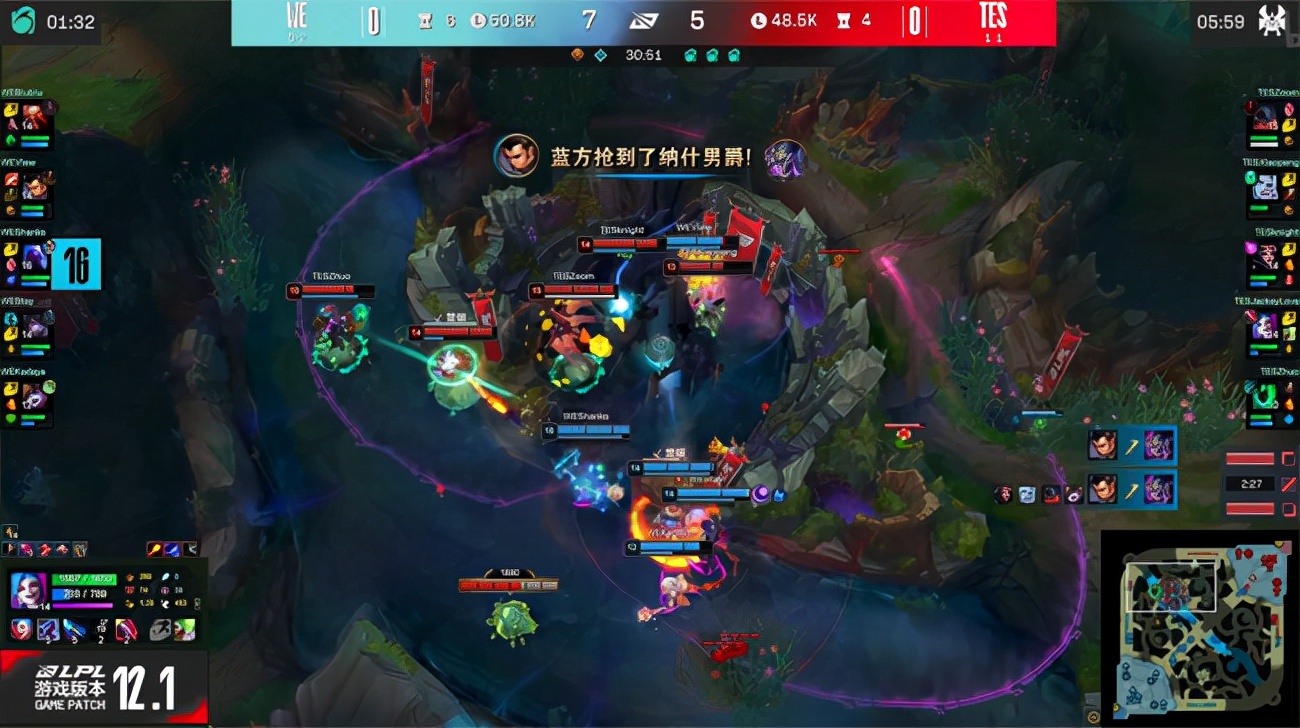Click the red health bar above the 2:27 timer
Viewport: 1300px width, 728px height.
[x=1250, y=459]
